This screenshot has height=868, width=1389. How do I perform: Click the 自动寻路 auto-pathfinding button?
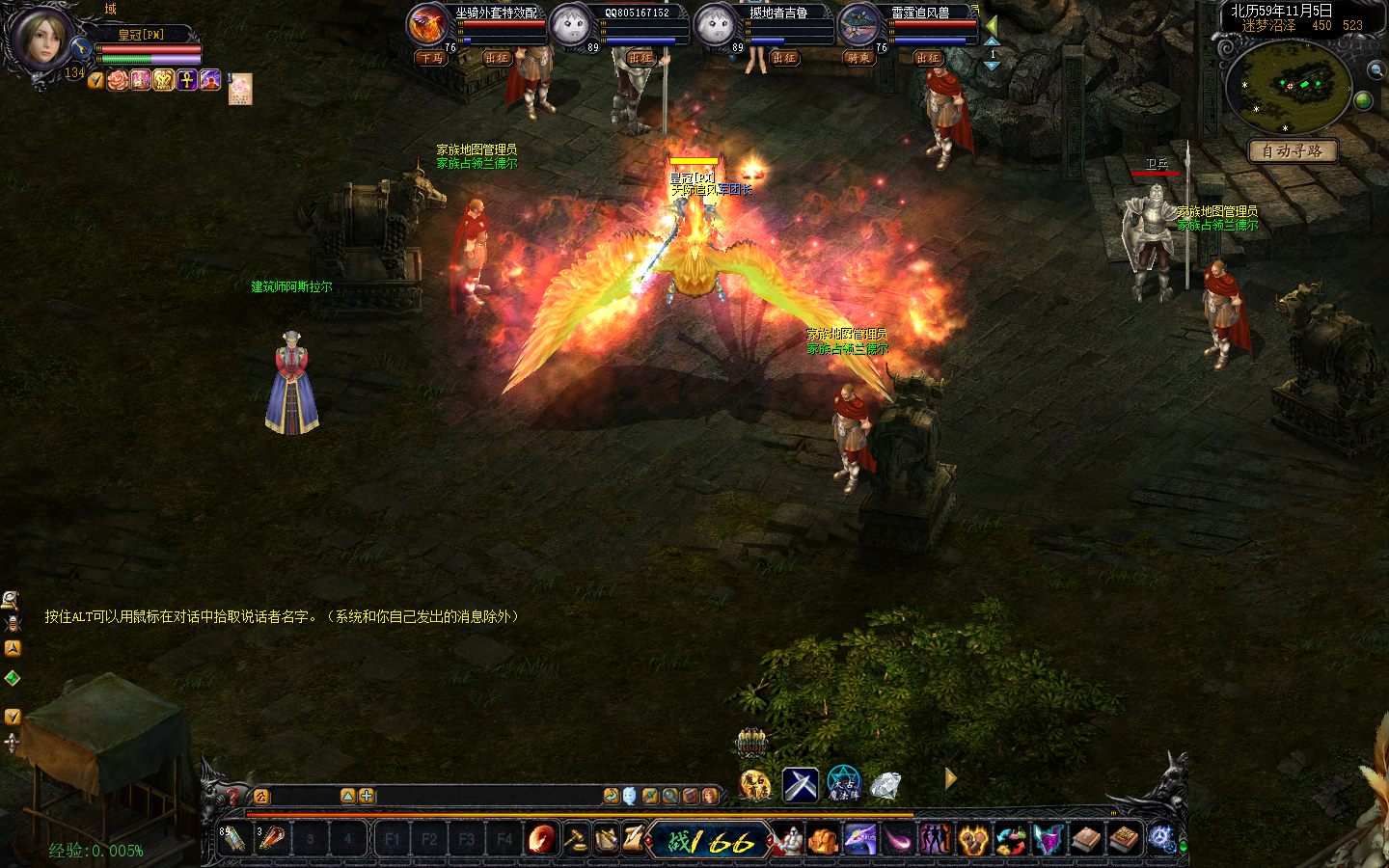1292,150
